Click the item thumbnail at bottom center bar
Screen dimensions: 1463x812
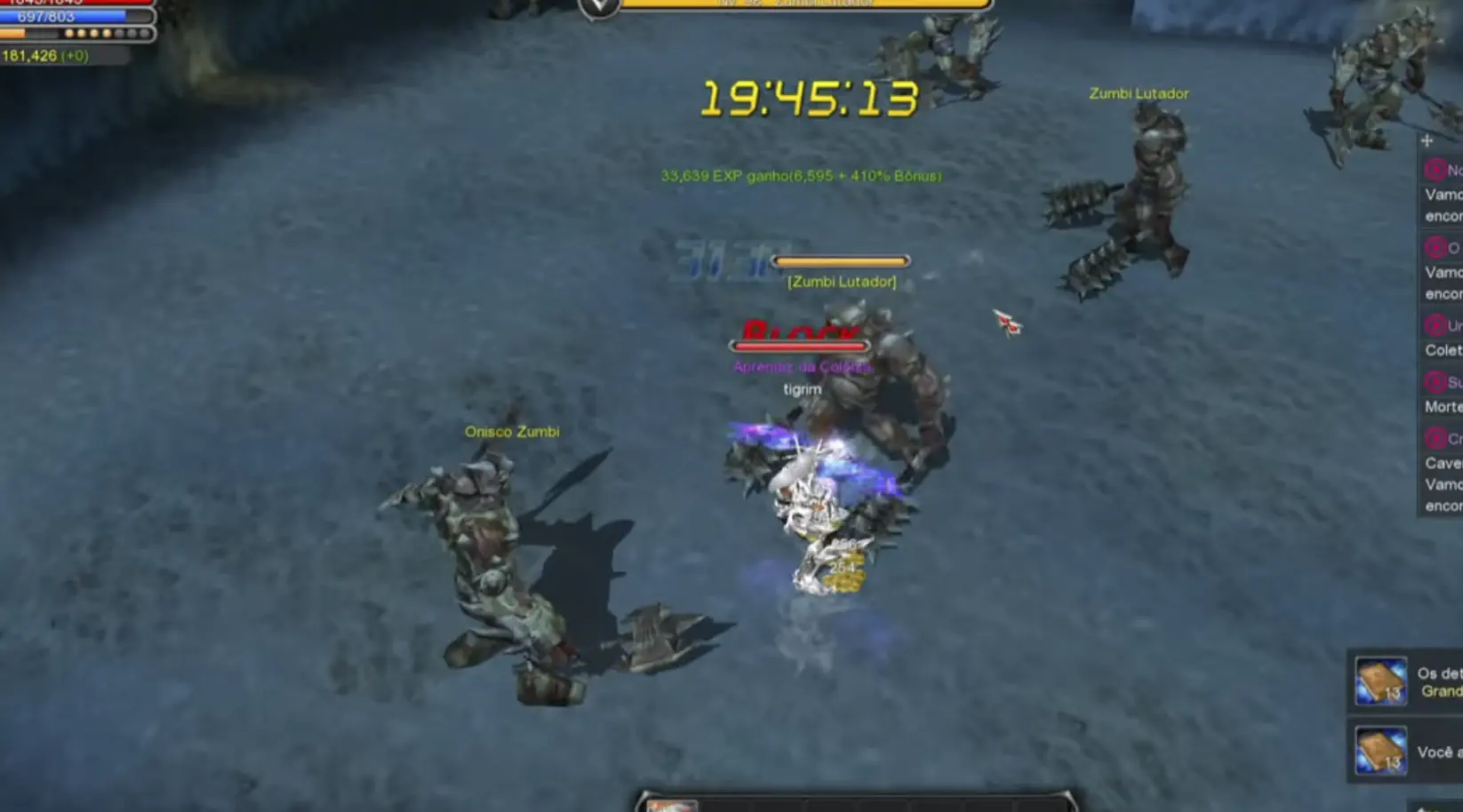[x=673, y=805]
